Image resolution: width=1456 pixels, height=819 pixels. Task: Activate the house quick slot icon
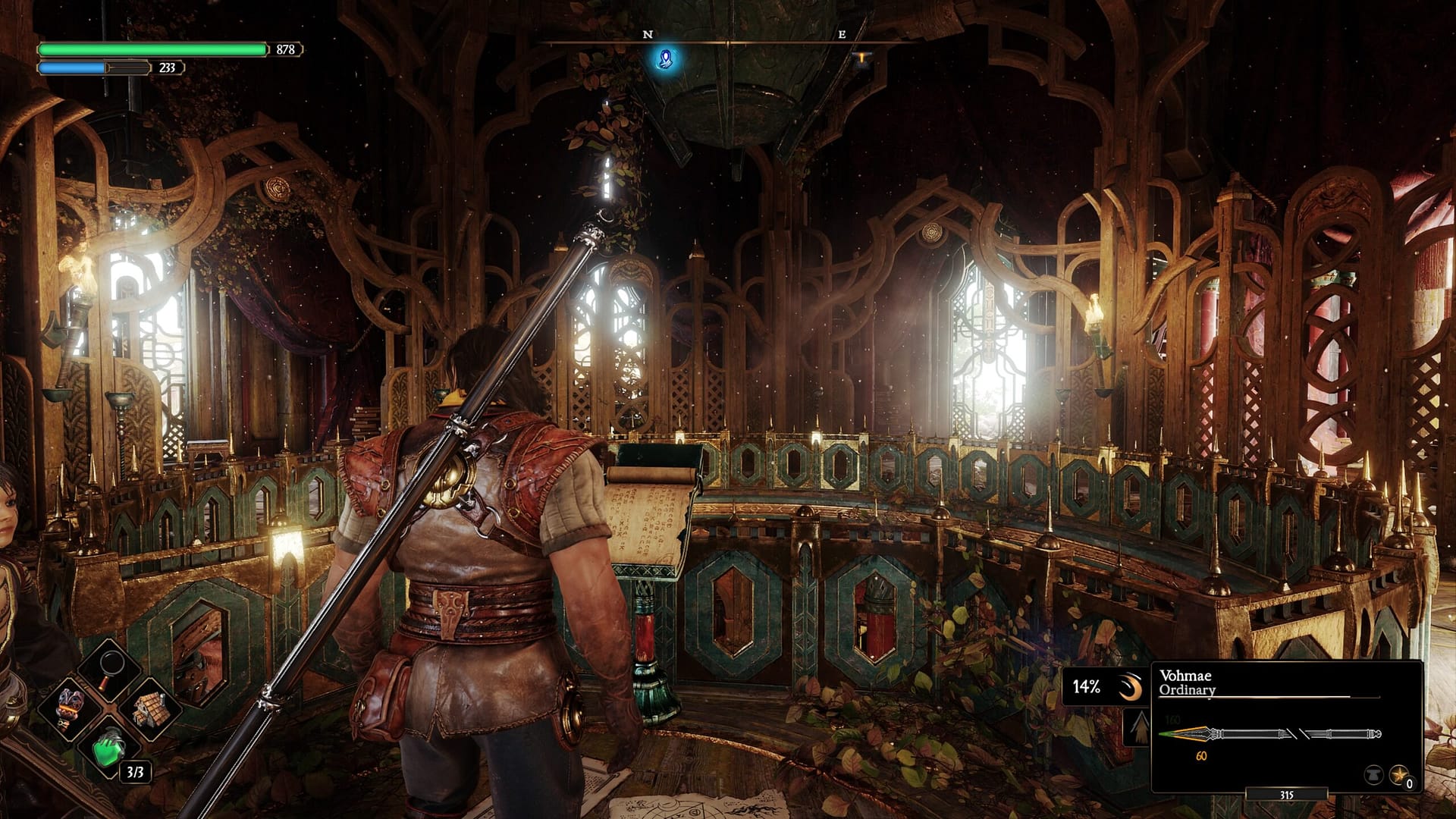point(150,708)
